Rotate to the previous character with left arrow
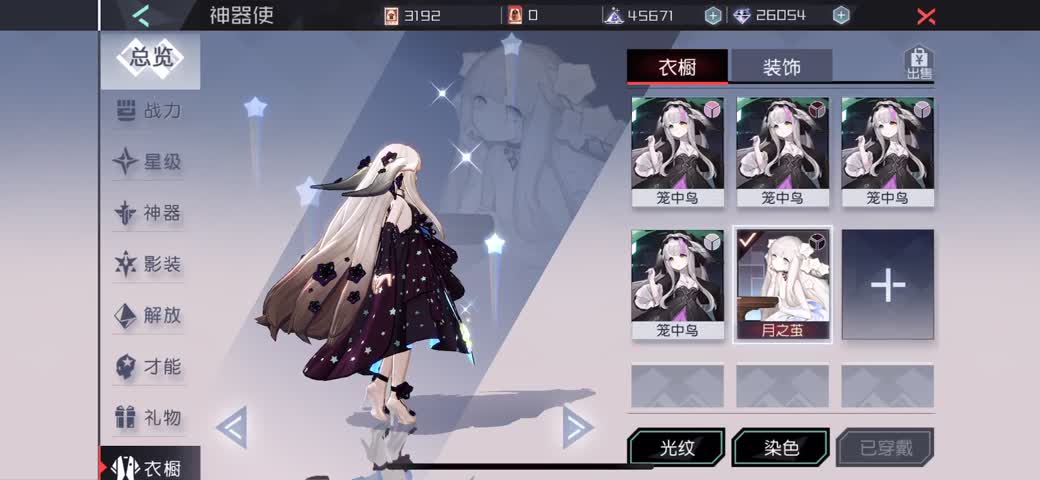 pos(231,427)
